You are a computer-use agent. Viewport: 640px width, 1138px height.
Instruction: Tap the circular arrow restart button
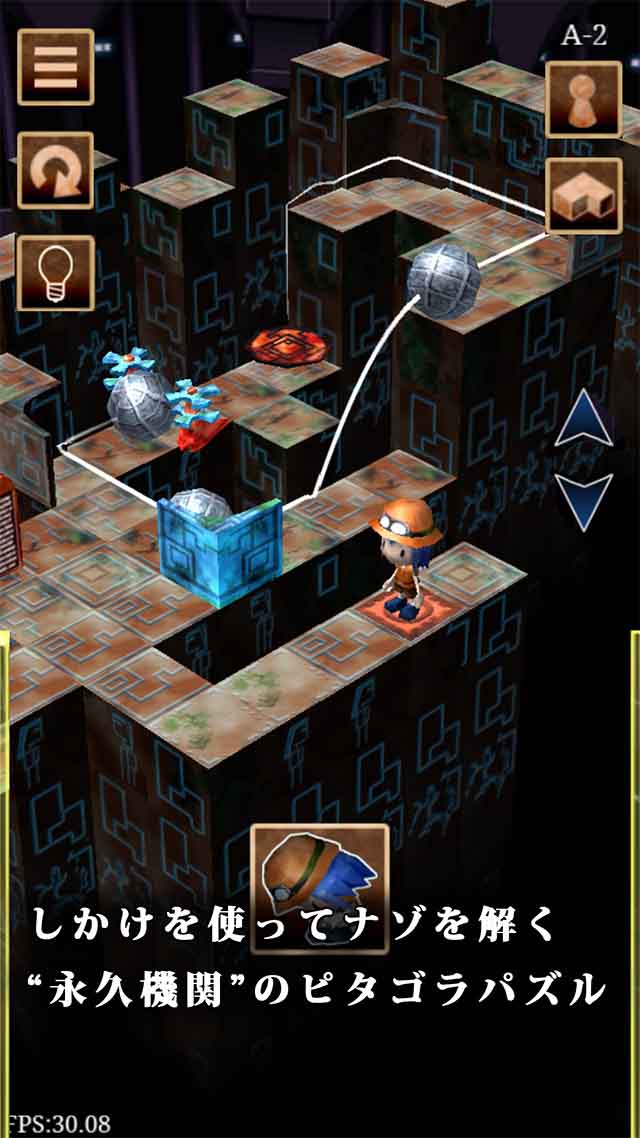point(56,170)
